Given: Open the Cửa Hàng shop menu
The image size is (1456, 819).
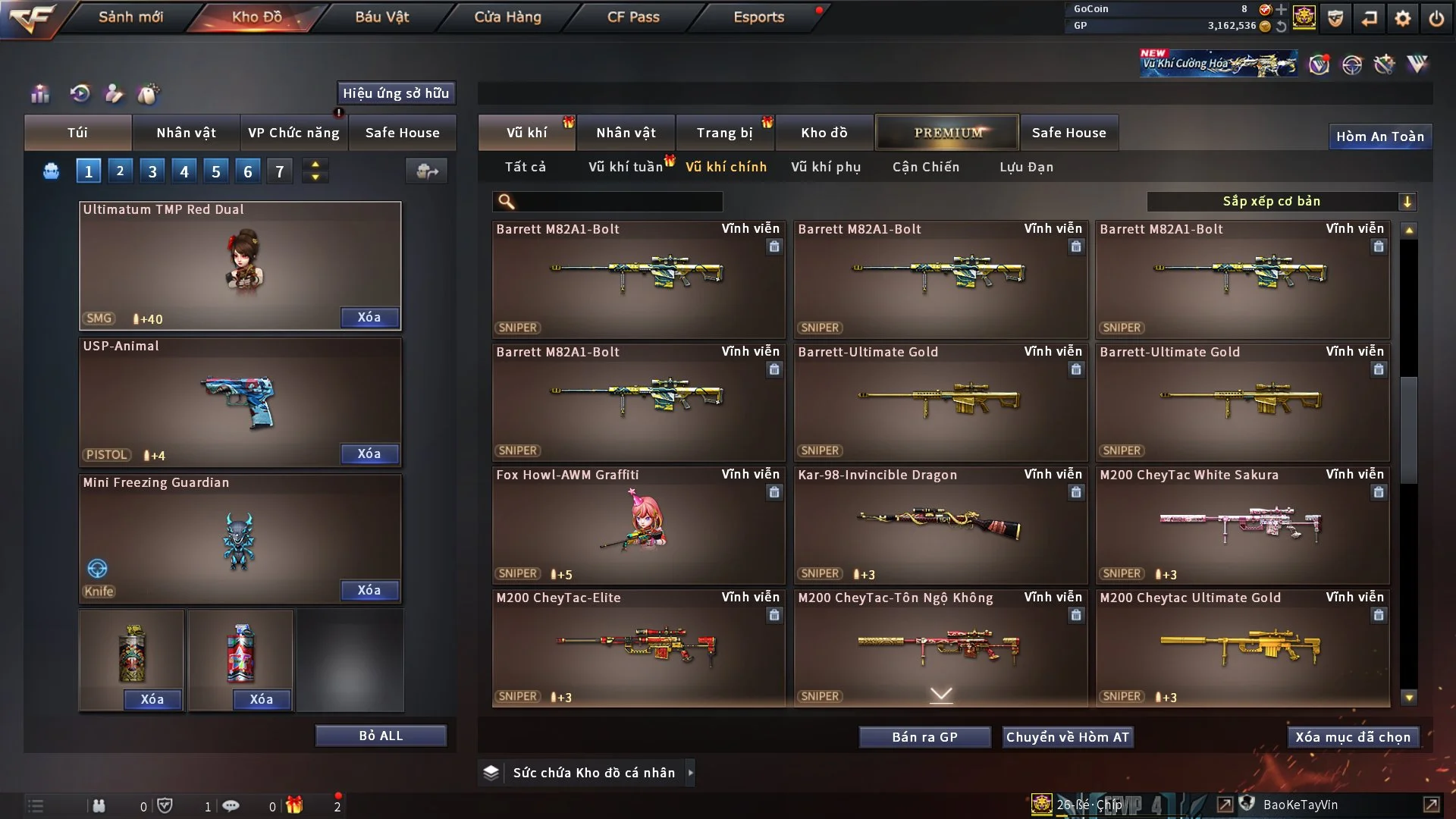Looking at the screenshot, I should (507, 17).
